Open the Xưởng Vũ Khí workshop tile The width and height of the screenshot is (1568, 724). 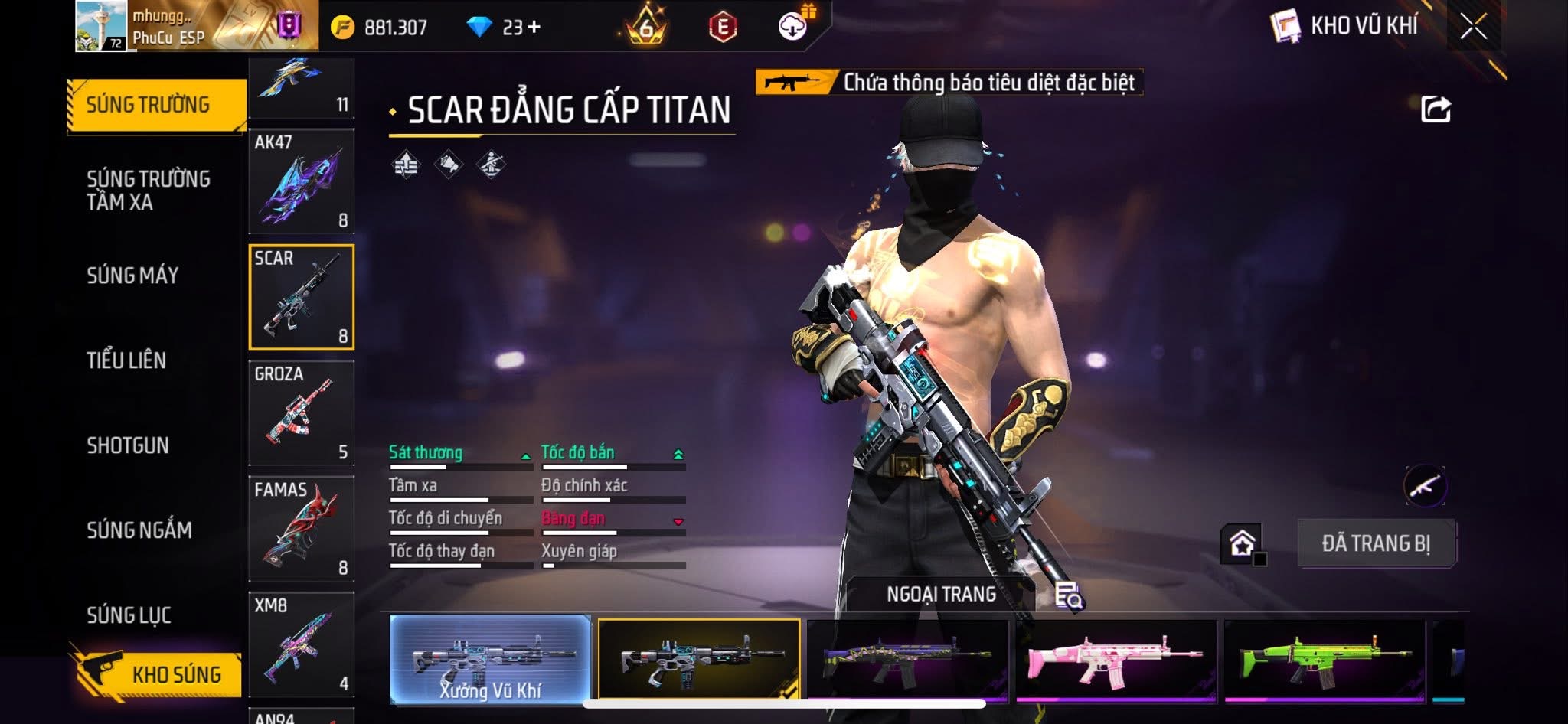click(x=490, y=660)
